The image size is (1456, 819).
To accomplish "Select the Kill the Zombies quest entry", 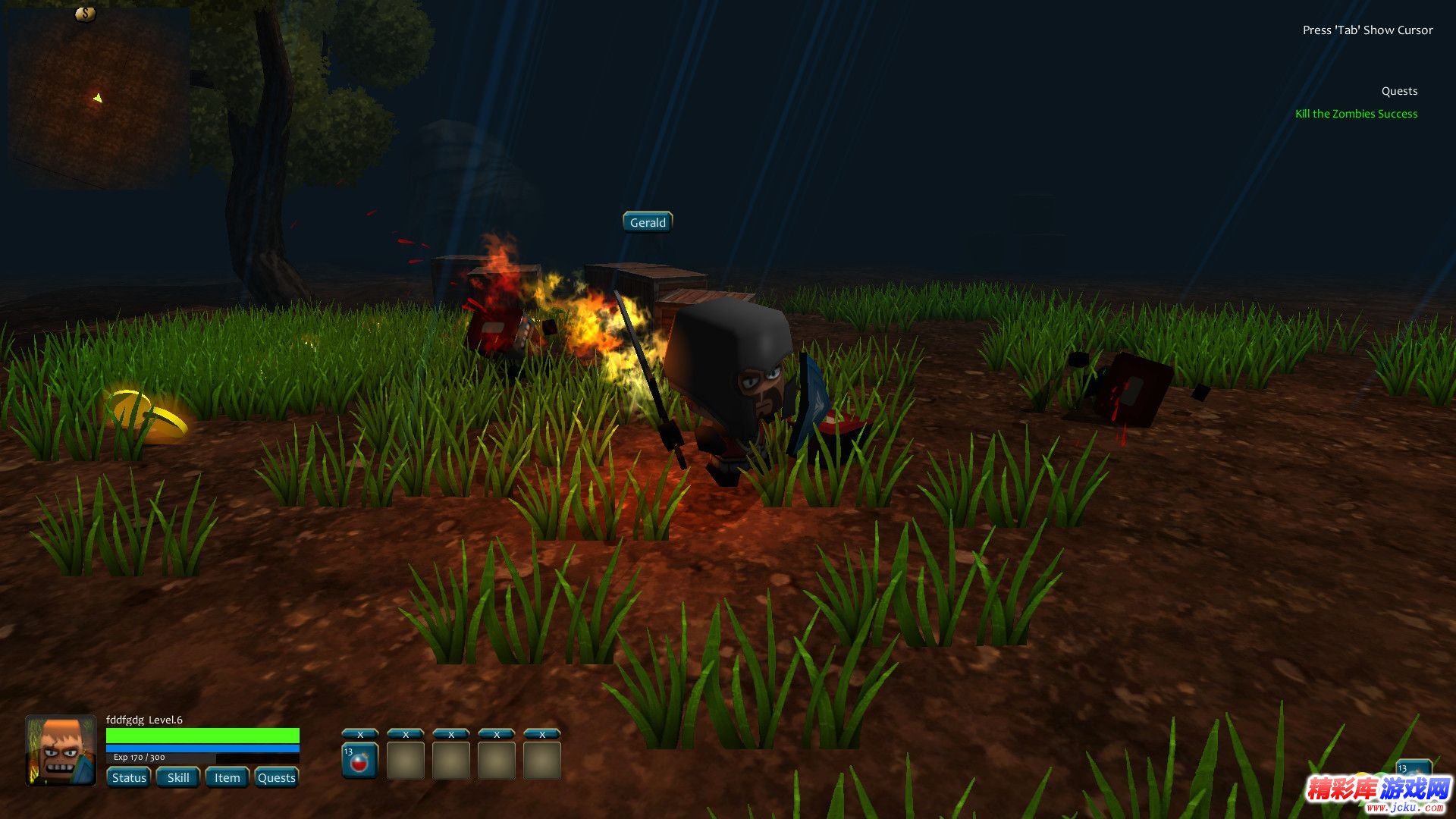I will coord(1356,114).
